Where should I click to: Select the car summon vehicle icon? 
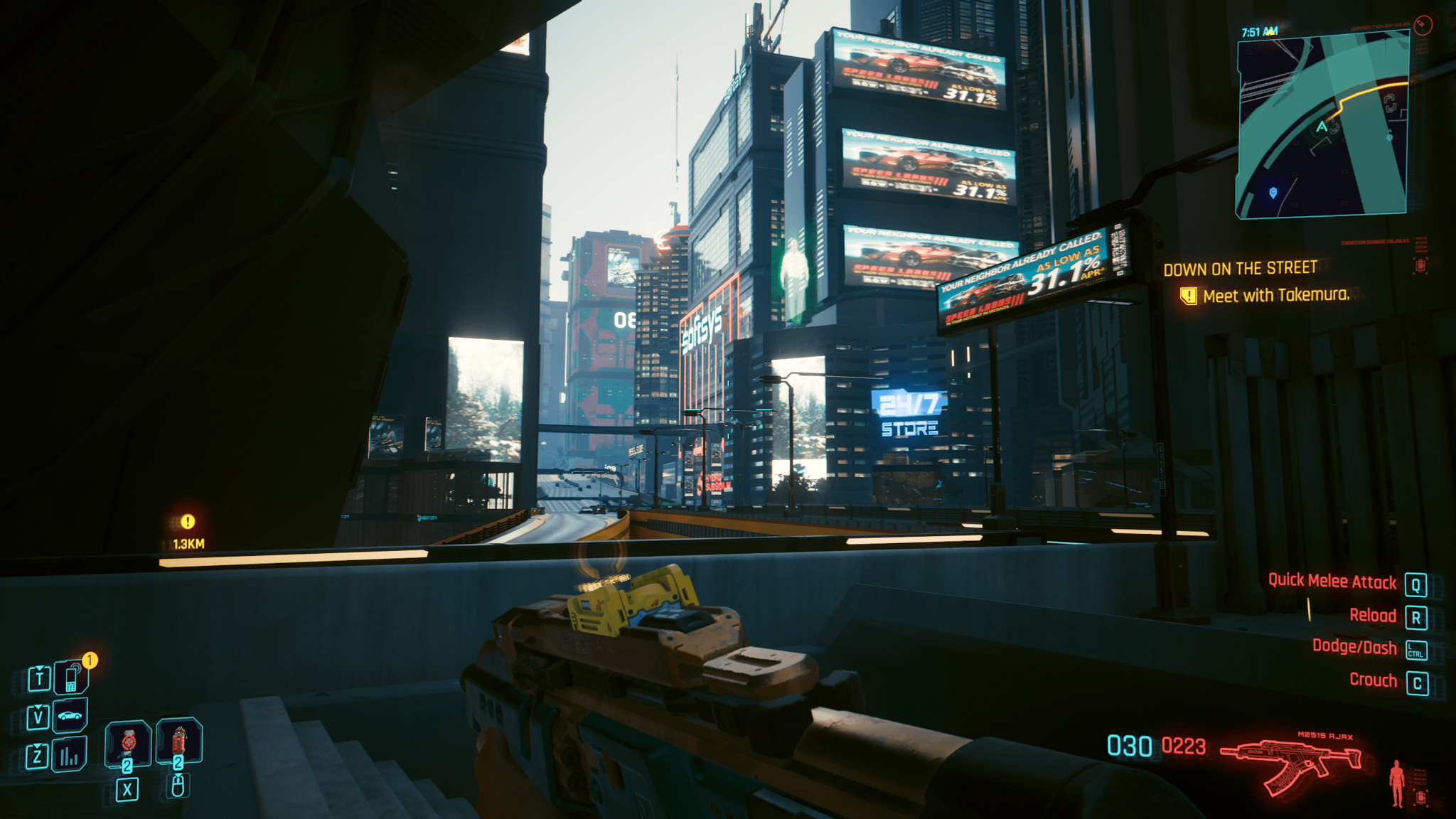point(70,715)
